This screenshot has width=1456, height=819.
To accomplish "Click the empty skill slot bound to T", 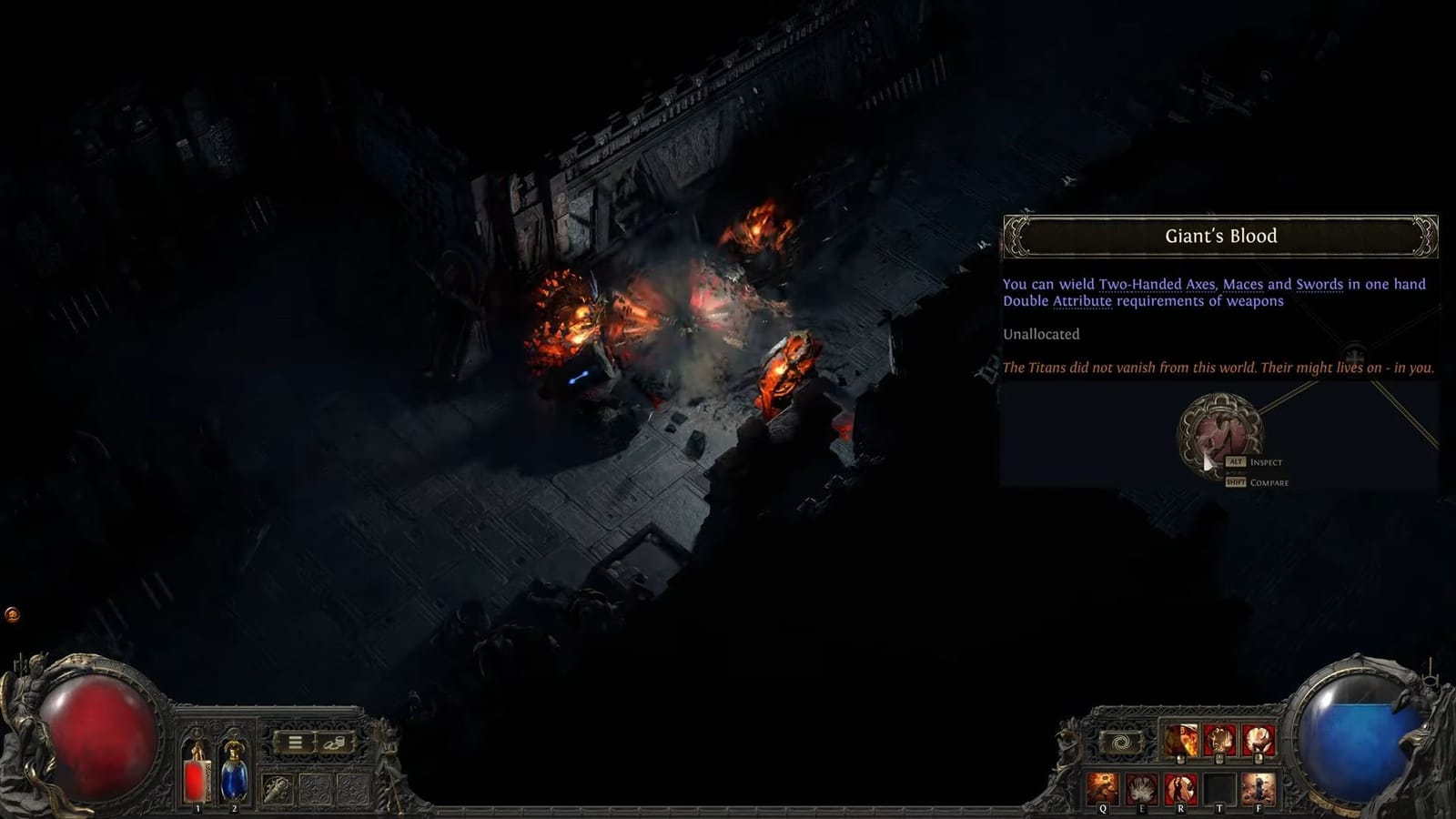I will click(1220, 784).
